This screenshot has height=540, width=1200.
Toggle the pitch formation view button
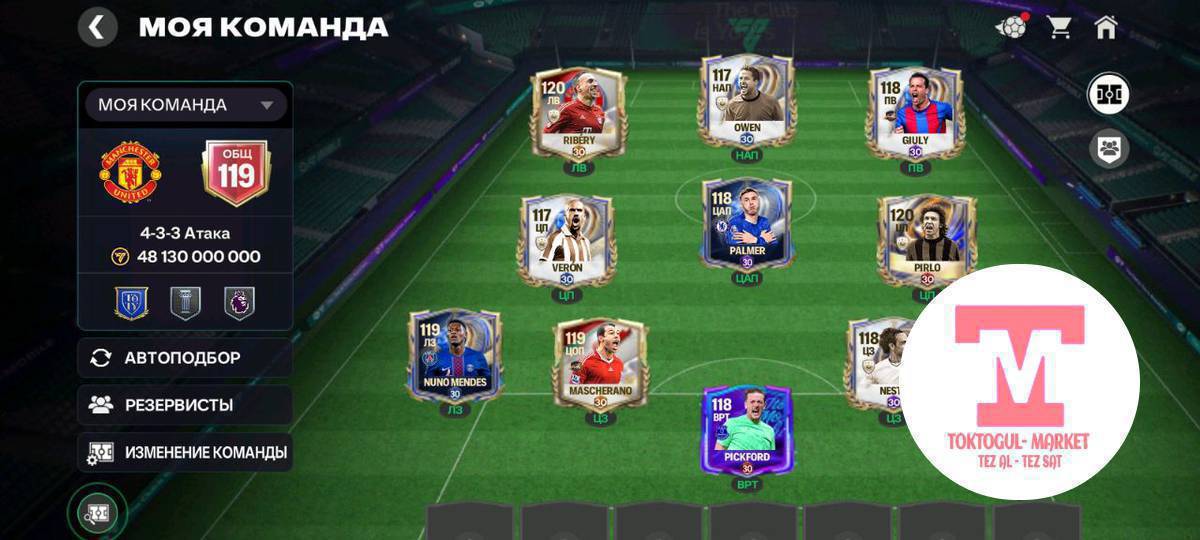coord(1109,95)
